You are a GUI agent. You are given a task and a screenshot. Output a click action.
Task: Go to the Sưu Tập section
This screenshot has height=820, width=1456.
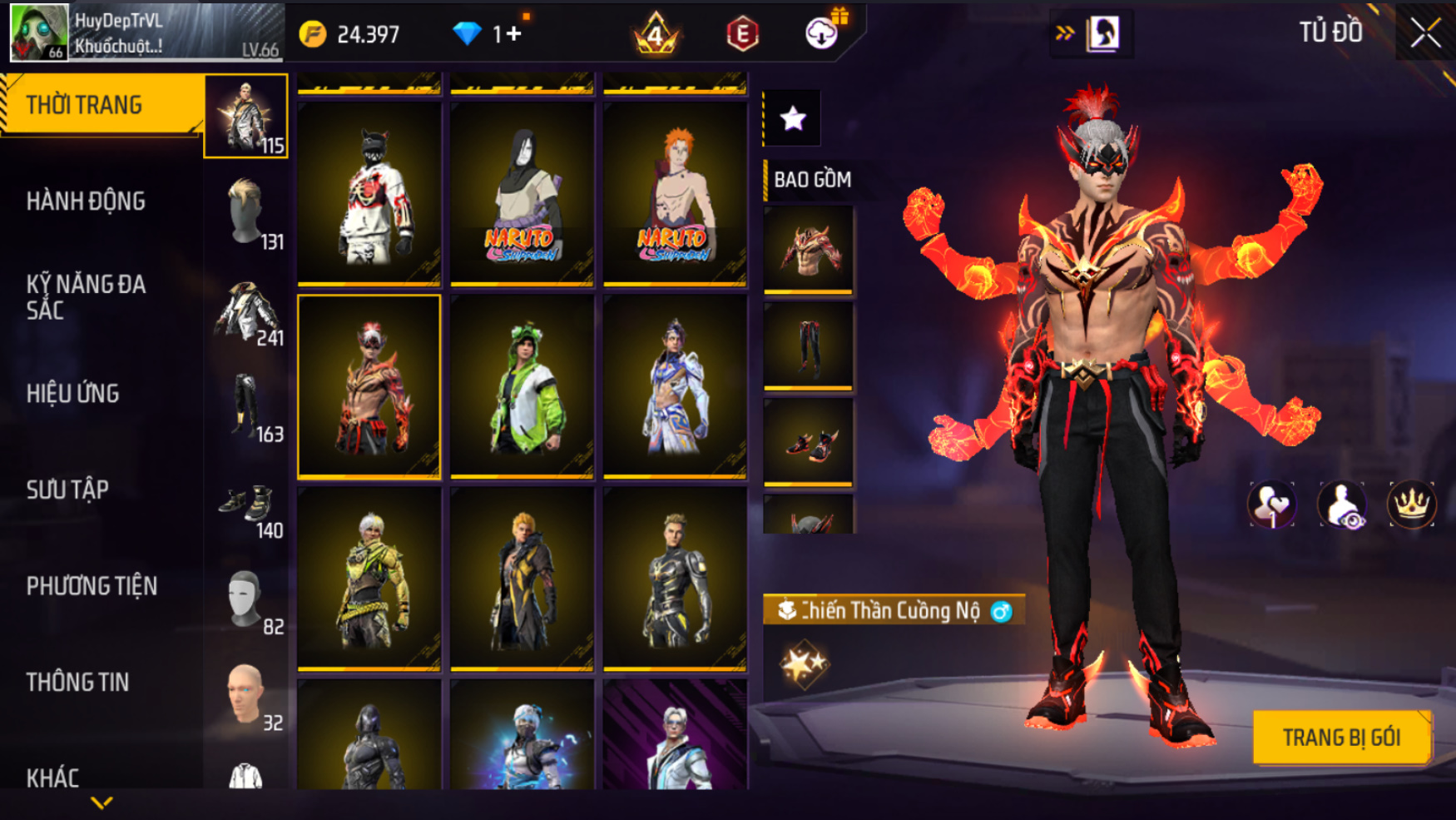pos(67,490)
